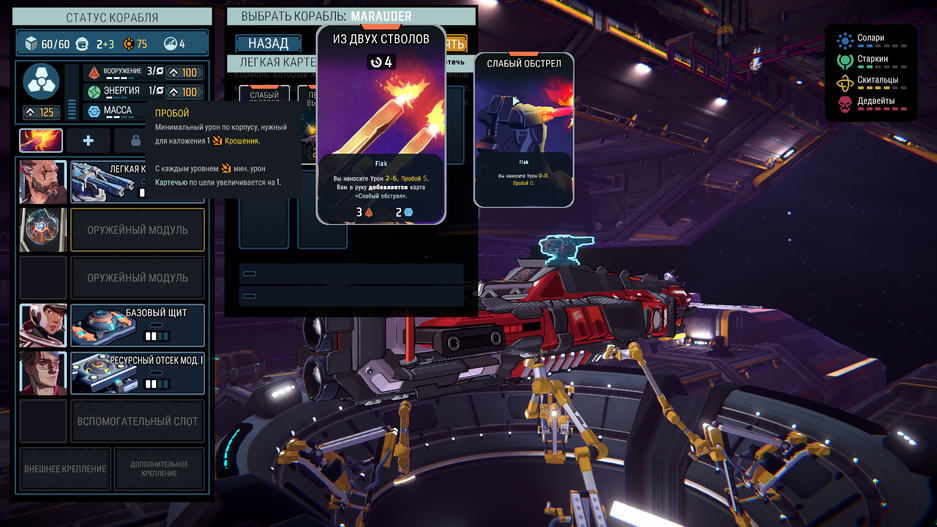Screen dimensions: 937x527
Task: Click the Вооружение upgrade 100 button
Action: point(185,72)
